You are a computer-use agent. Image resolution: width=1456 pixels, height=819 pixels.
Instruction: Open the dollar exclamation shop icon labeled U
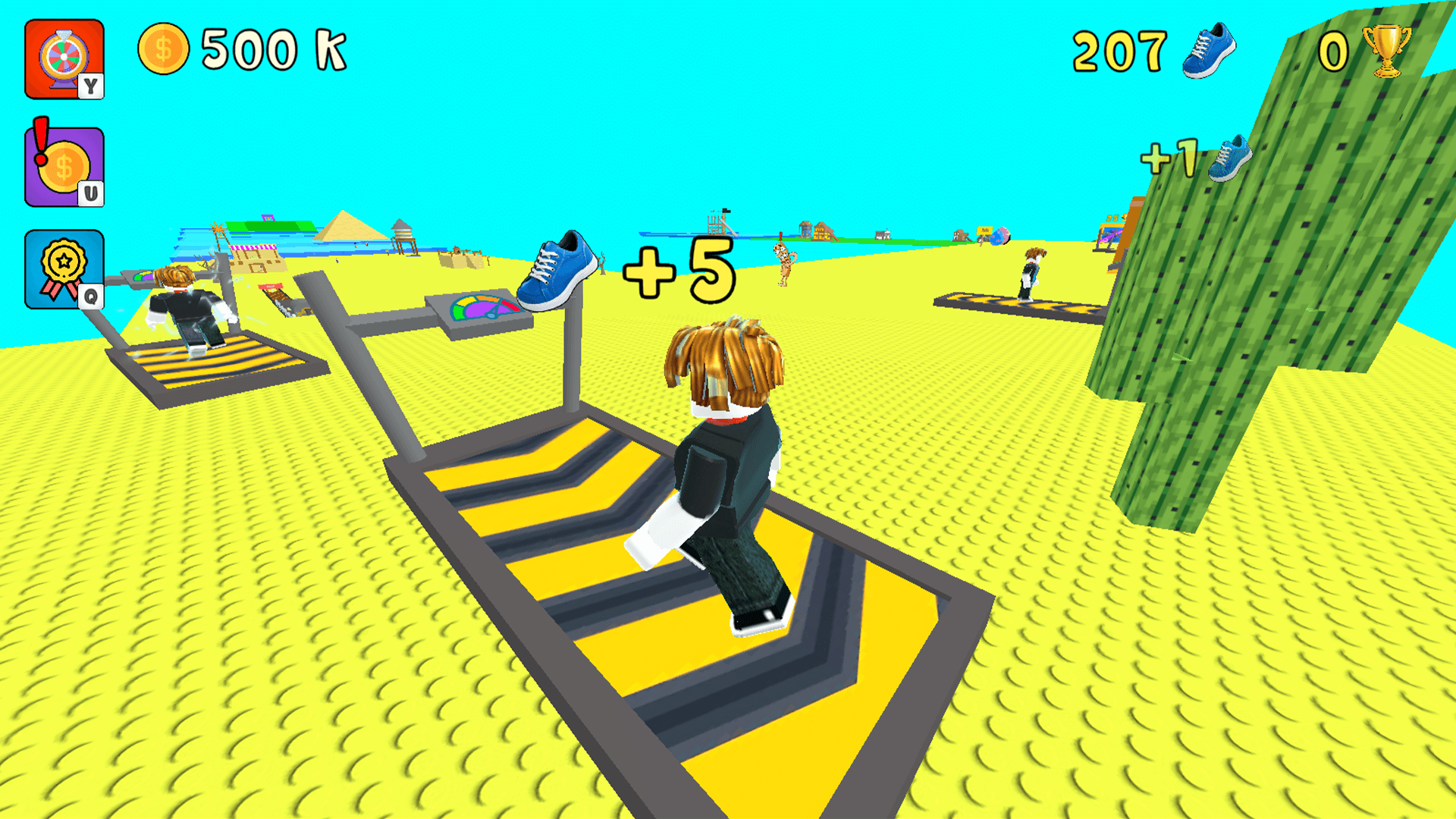(64, 163)
